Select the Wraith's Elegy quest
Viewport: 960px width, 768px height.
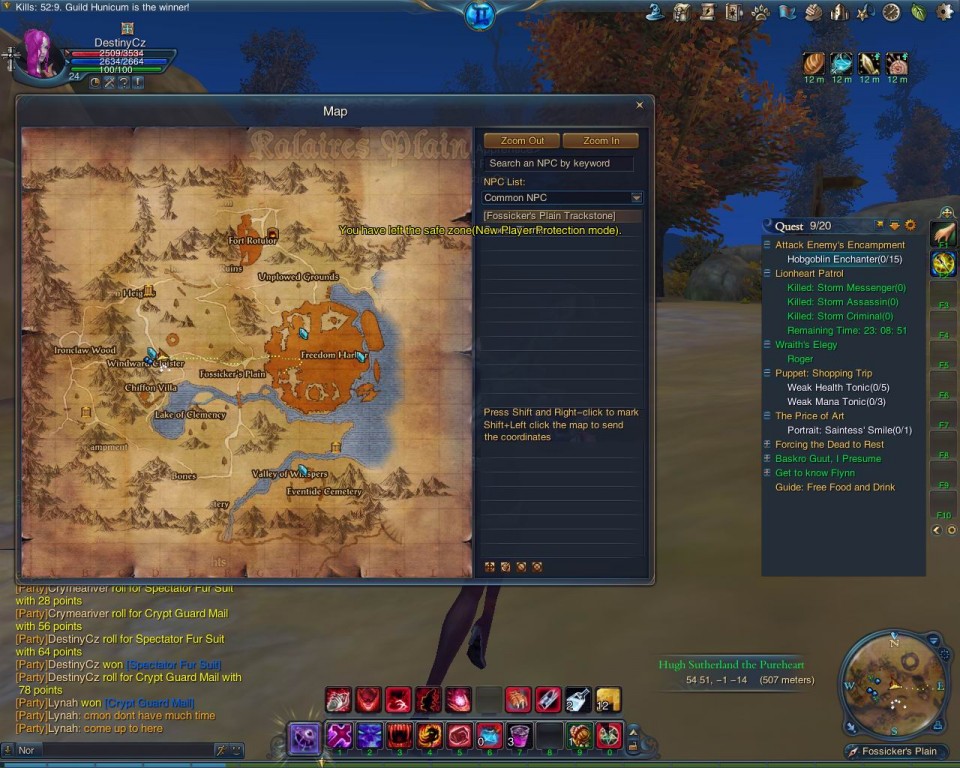(805, 345)
